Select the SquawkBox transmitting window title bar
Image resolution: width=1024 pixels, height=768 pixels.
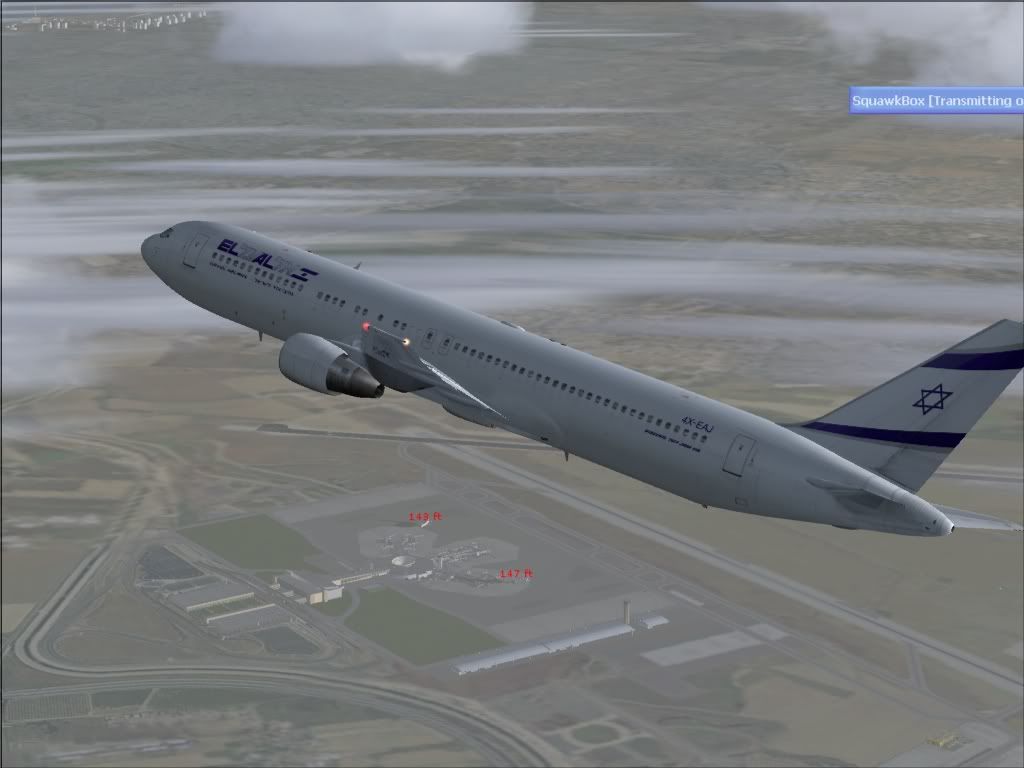(936, 100)
